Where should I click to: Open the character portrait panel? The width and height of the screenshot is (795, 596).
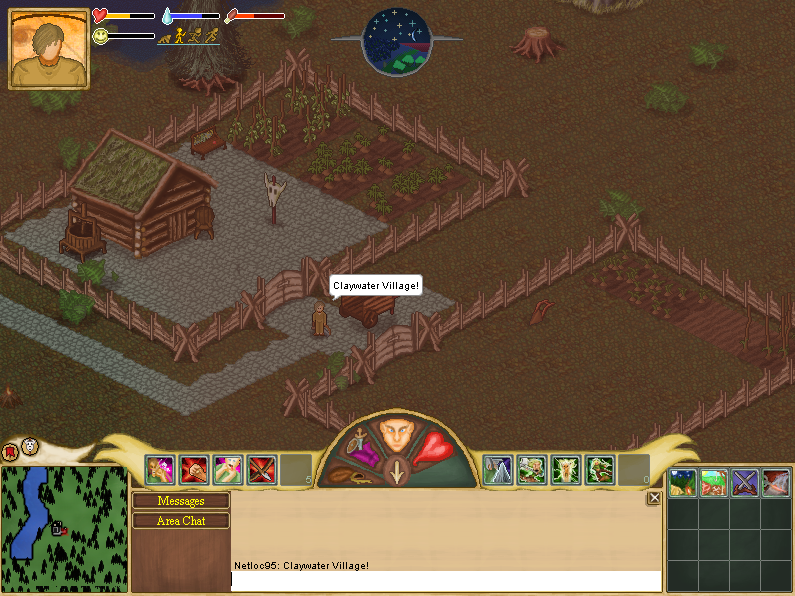(x=49, y=49)
